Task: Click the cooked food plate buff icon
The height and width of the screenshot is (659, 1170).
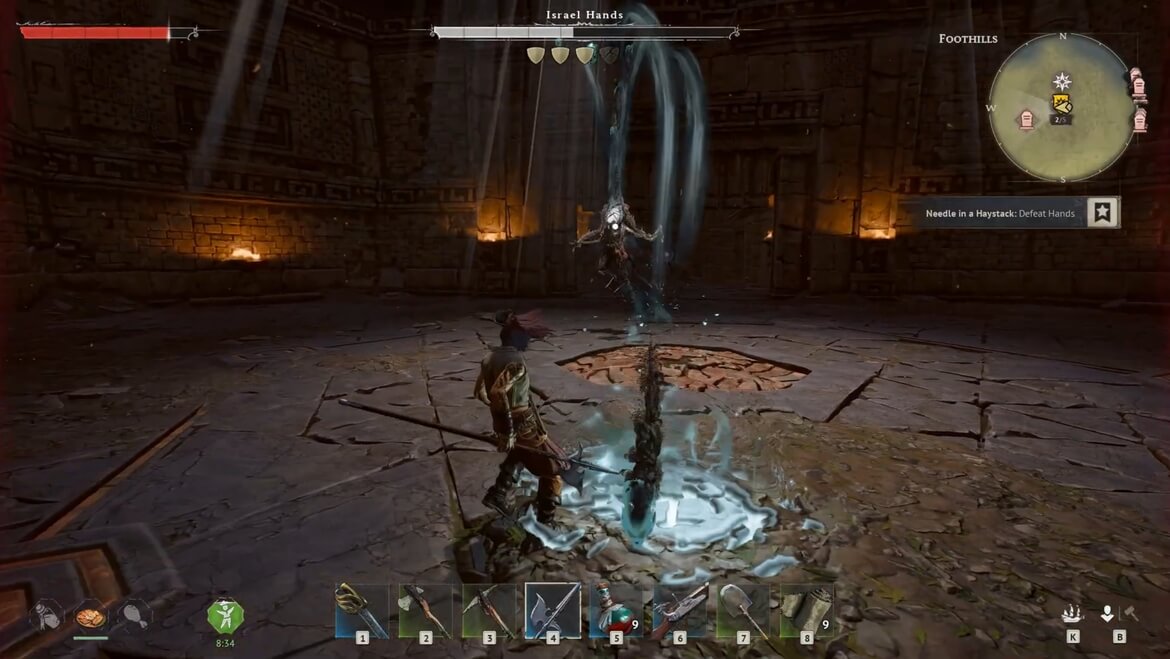Action: [91, 615]
